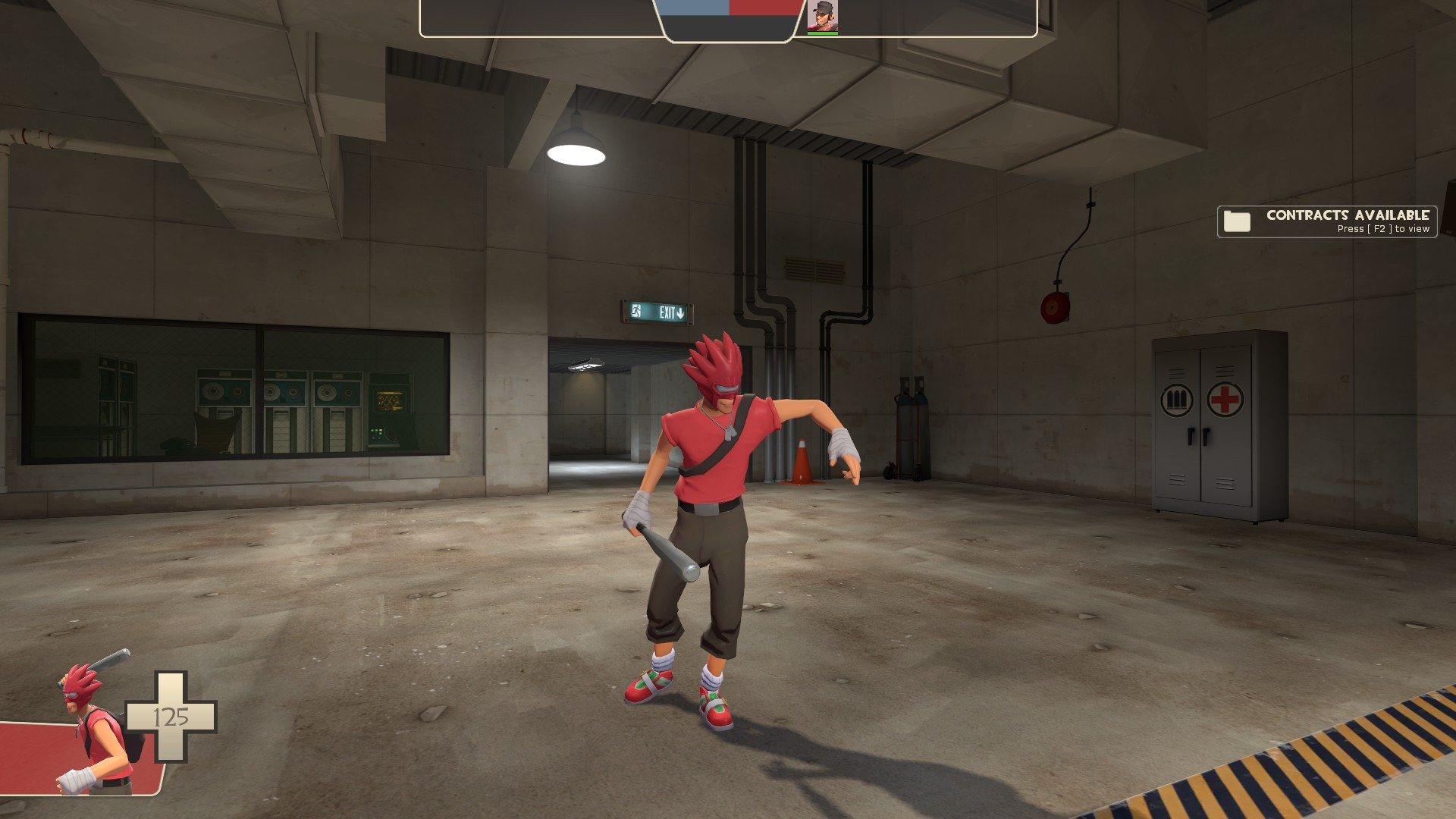Image resolution: width=1456 pixels, height=819 pixels.
Task: Click the Scout class portrait on the scoreboard panel
Action: coord(823,15)
